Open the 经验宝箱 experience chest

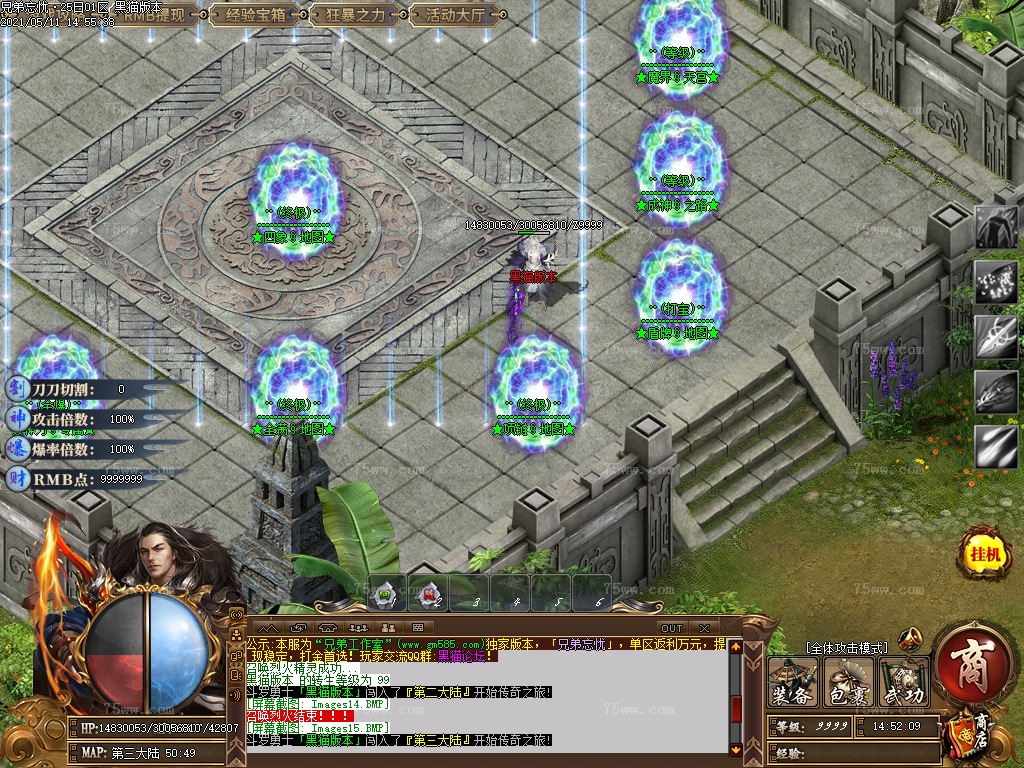click(x=256, y=15)
